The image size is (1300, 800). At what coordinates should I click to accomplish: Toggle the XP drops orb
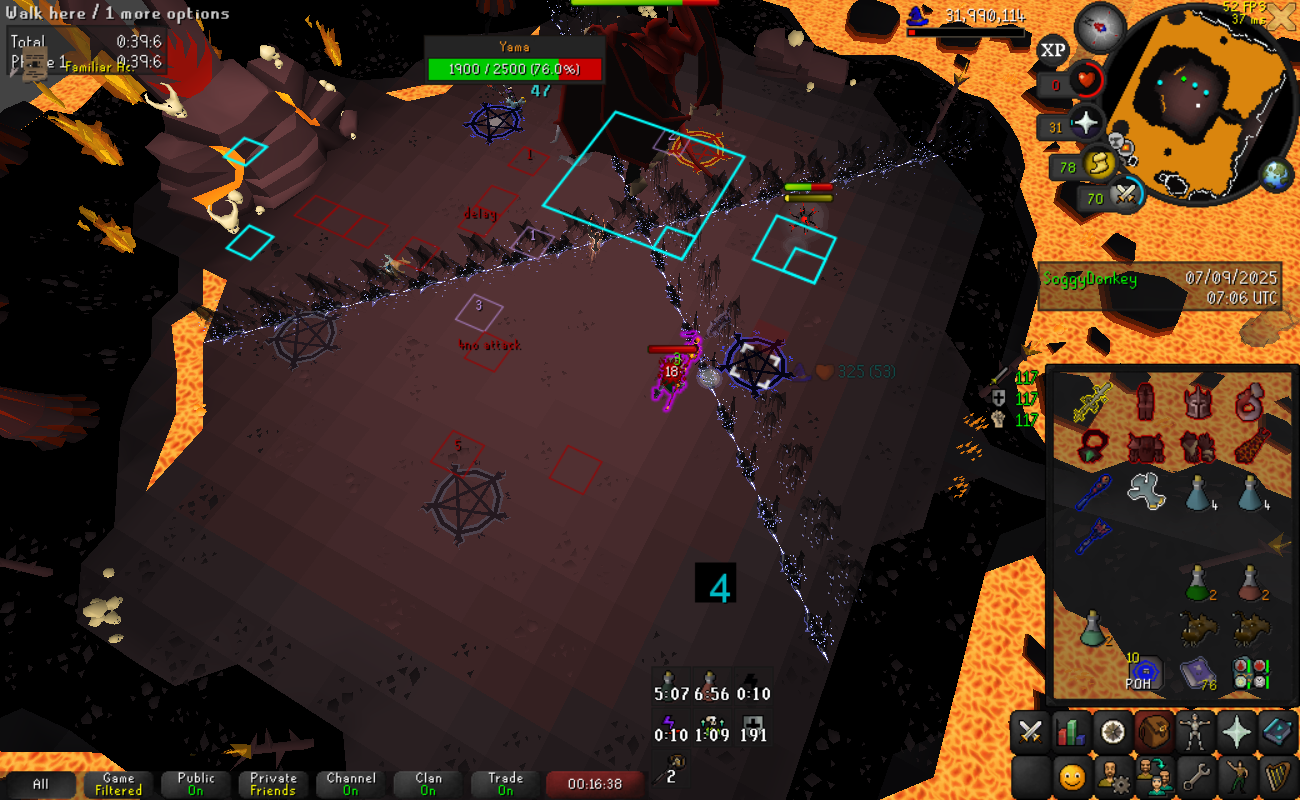pyautogui.click(x=1053, y=50)
